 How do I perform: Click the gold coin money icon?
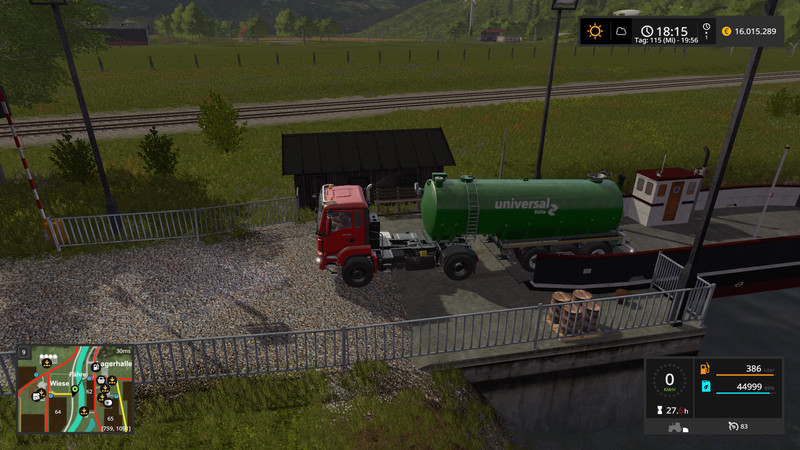click(726, 31)
